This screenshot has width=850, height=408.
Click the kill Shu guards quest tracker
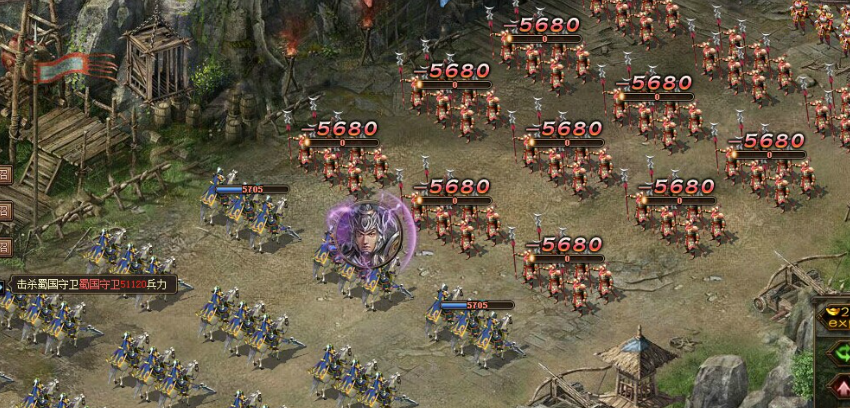[93, 284]
